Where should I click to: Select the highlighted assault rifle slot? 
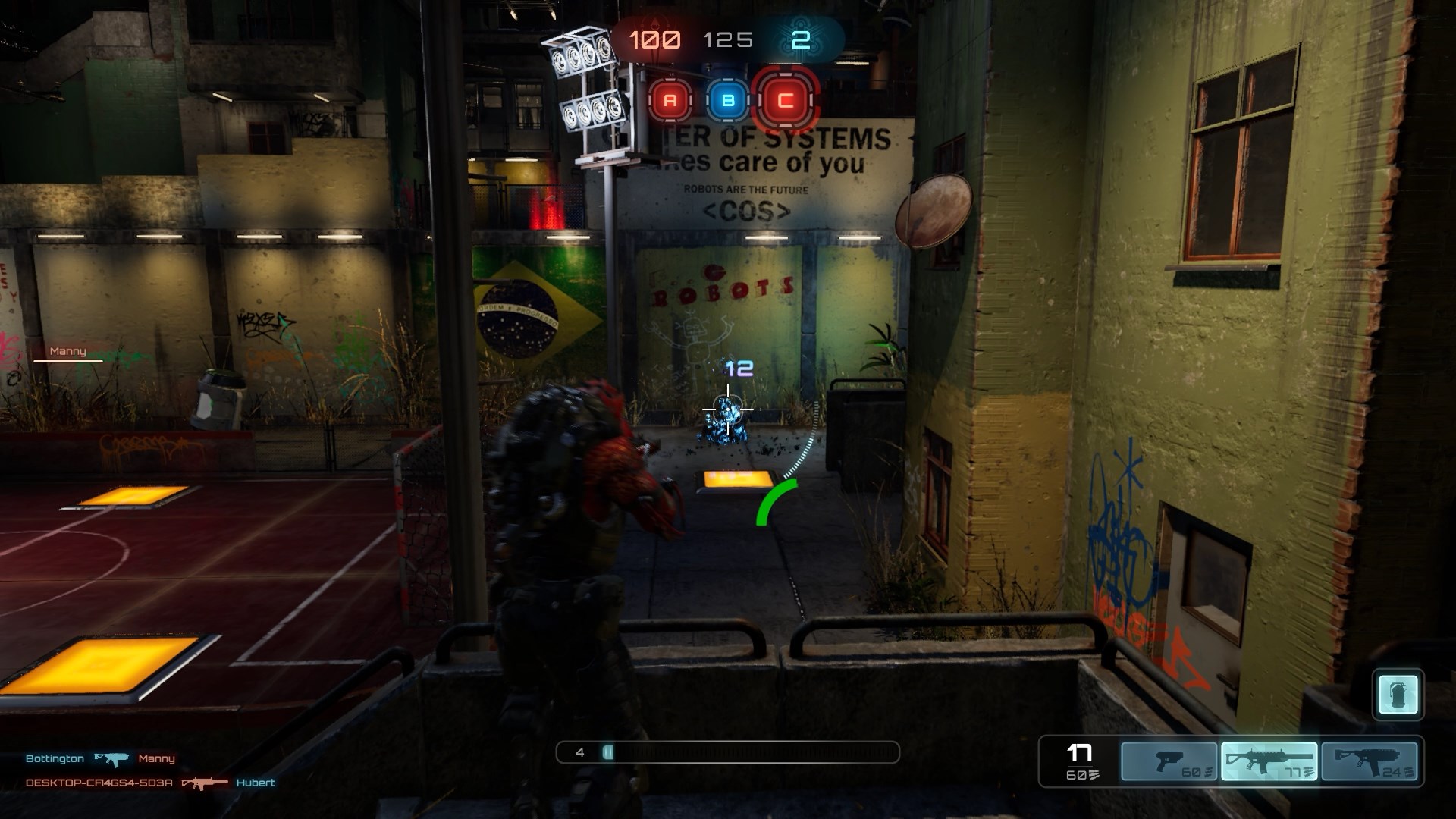(1269, 761)
